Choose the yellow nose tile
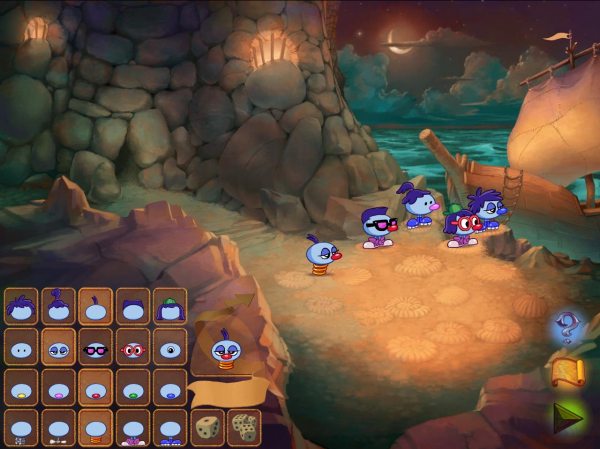Image resolution: width=600 pixels, height=449 pixels. [x=21, y=388]
